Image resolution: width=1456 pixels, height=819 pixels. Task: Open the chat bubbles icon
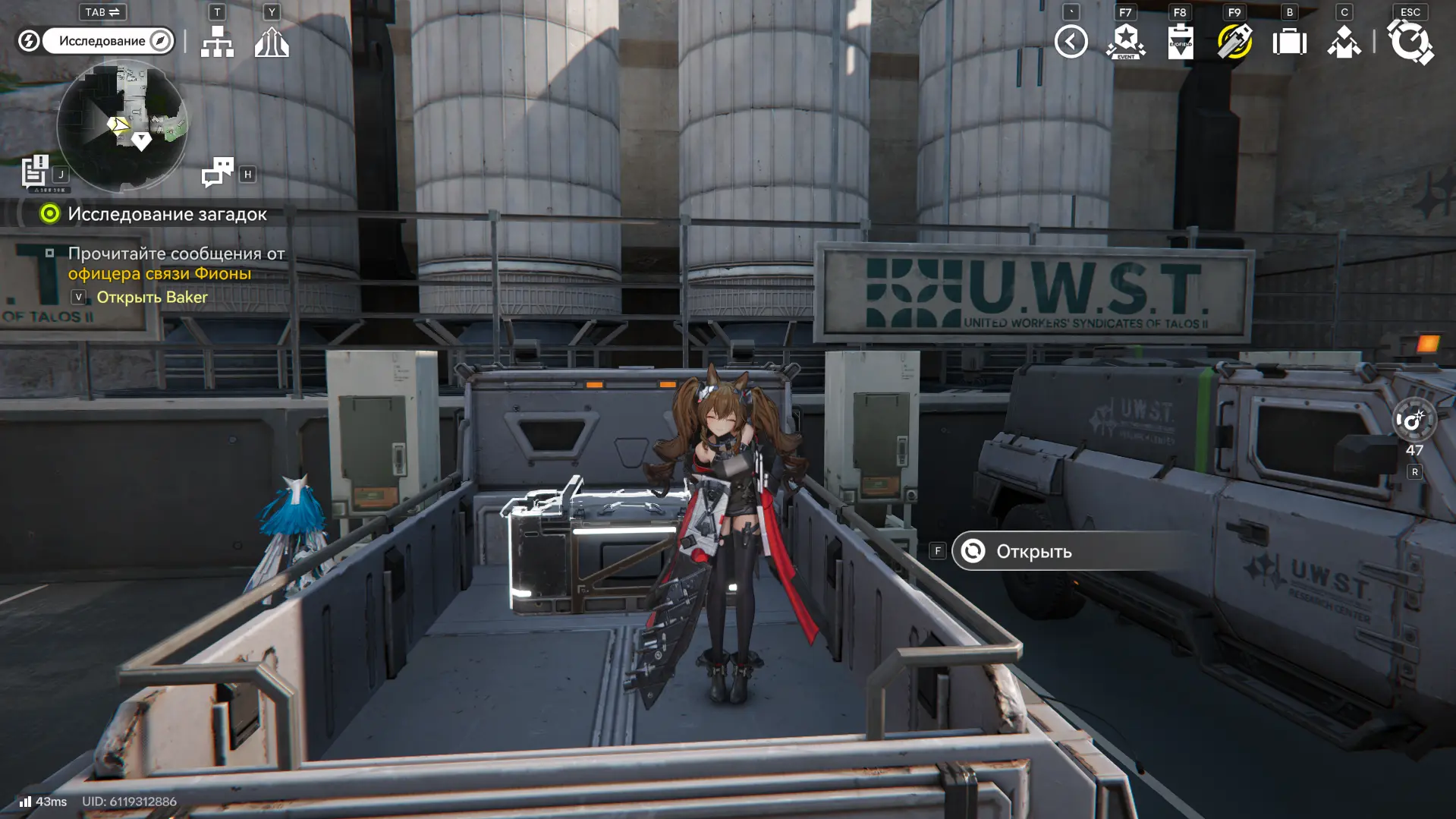pyautogui.click(x=218, y=172)
